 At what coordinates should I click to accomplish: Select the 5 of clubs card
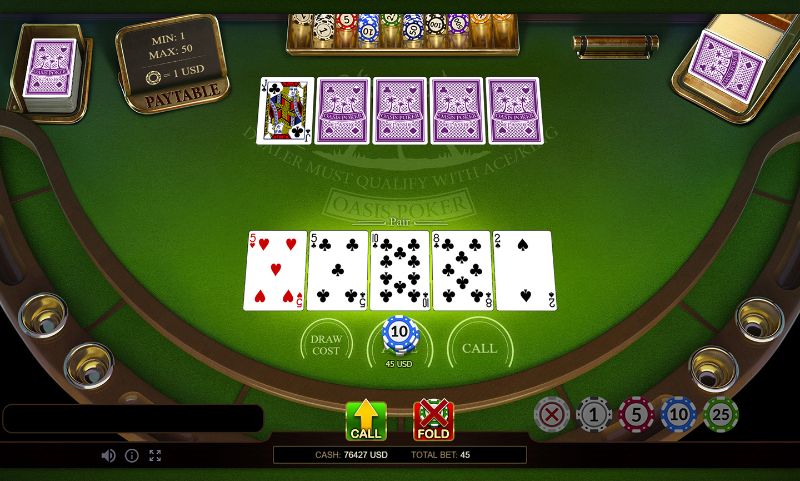coord(337,270)
